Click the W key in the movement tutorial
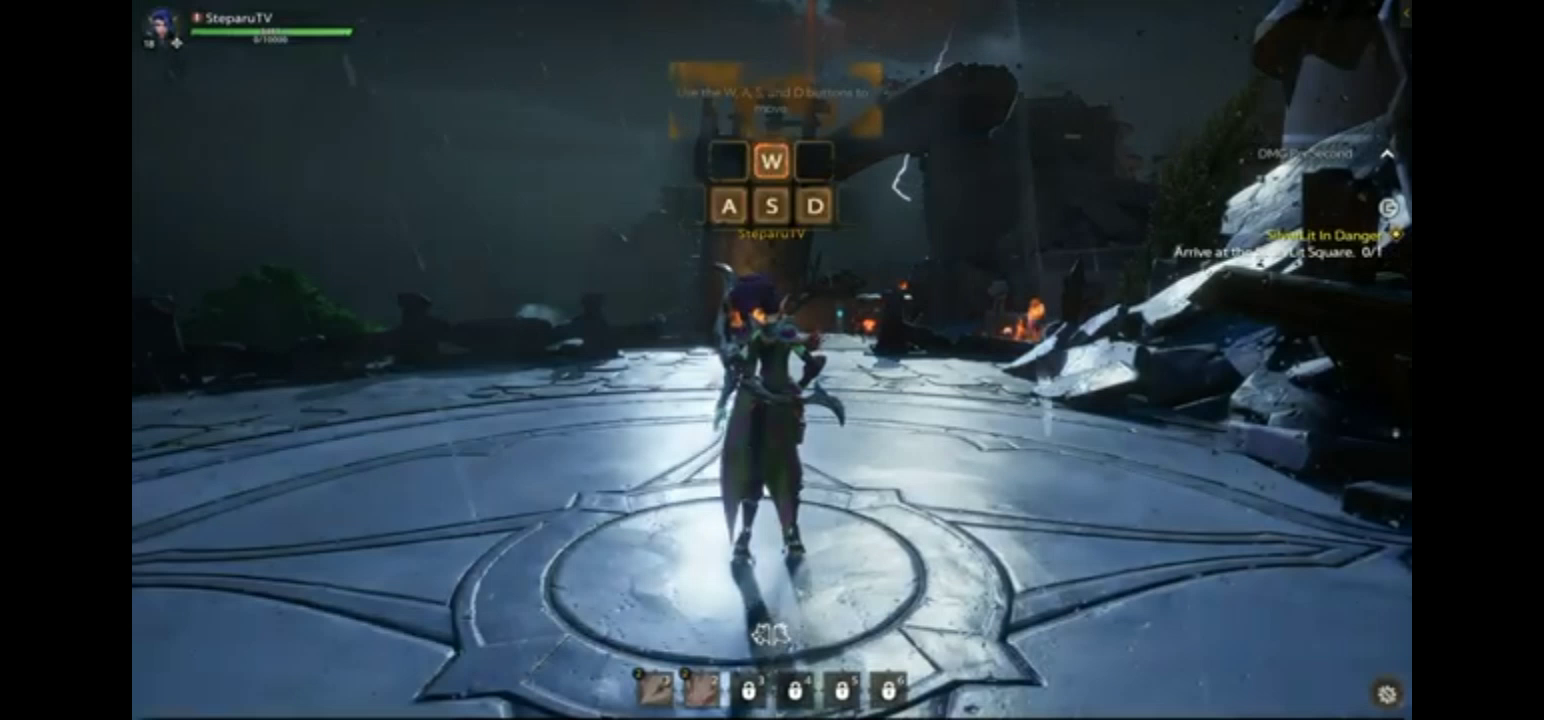Screen dimensions: 1544x720 771,158
